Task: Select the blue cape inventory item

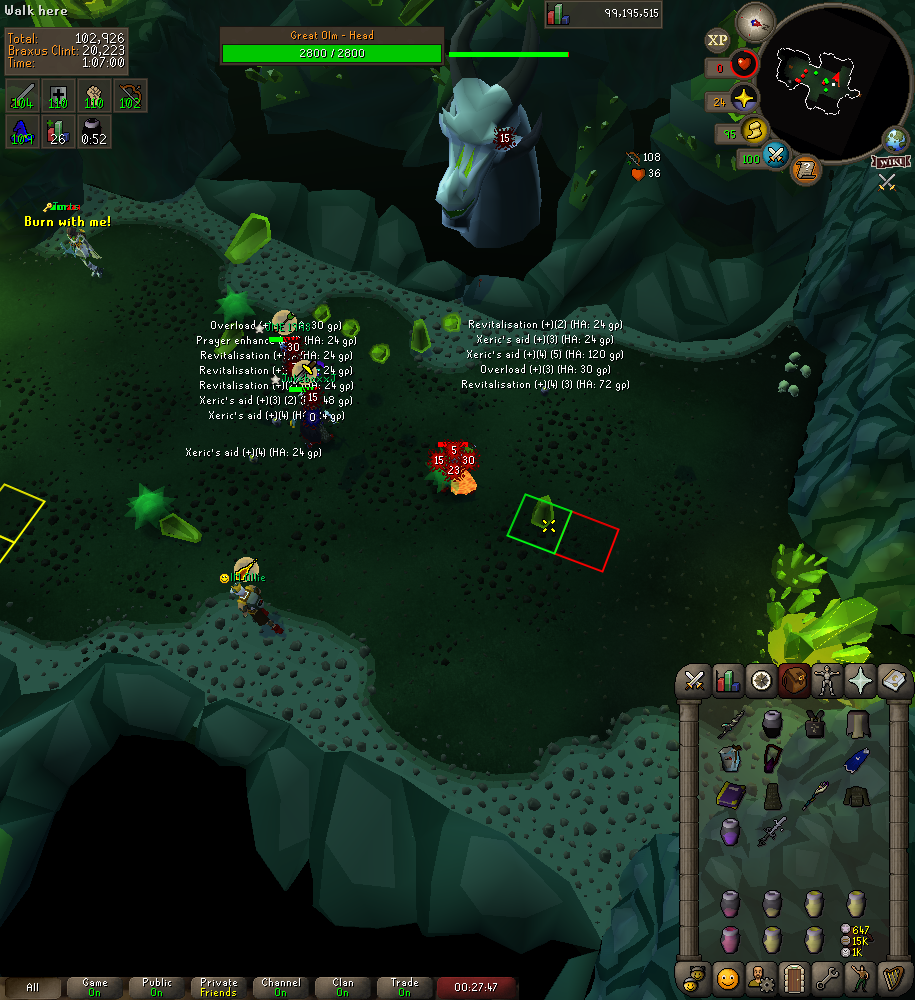Action: 856,760
